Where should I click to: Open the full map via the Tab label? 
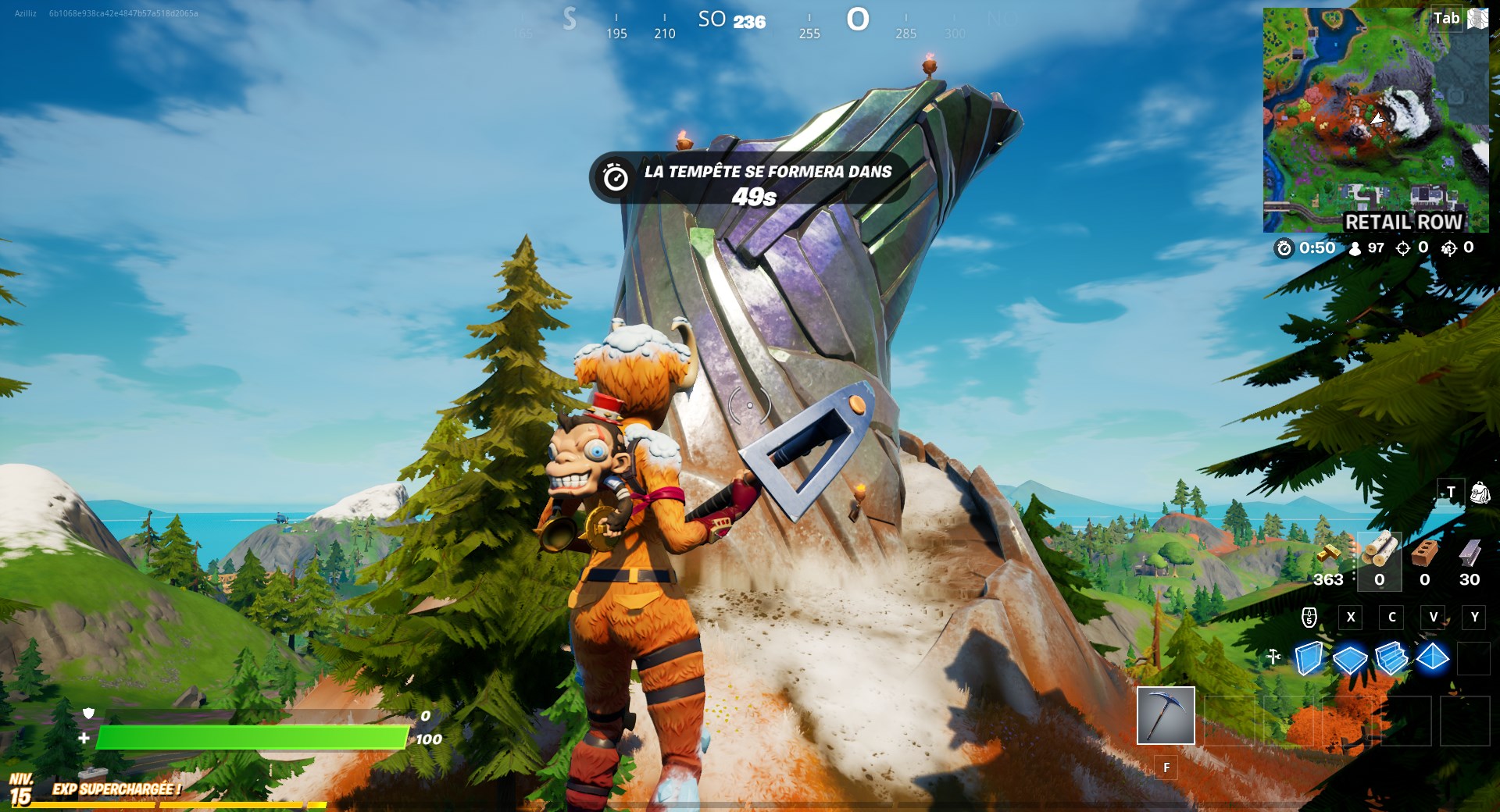tap(1447, 19)
